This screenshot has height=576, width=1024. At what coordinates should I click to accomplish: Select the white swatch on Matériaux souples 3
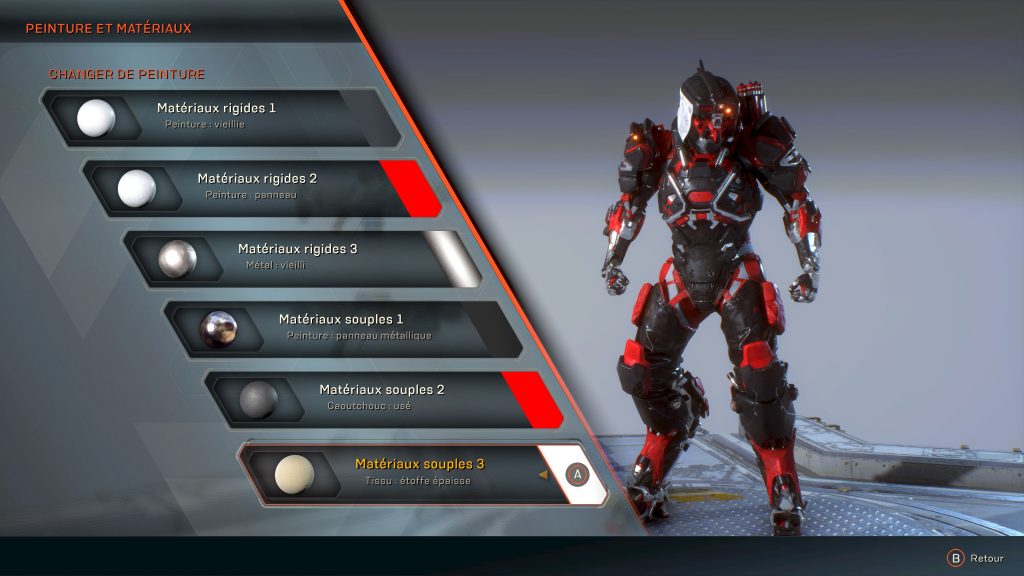pos(577,474)
